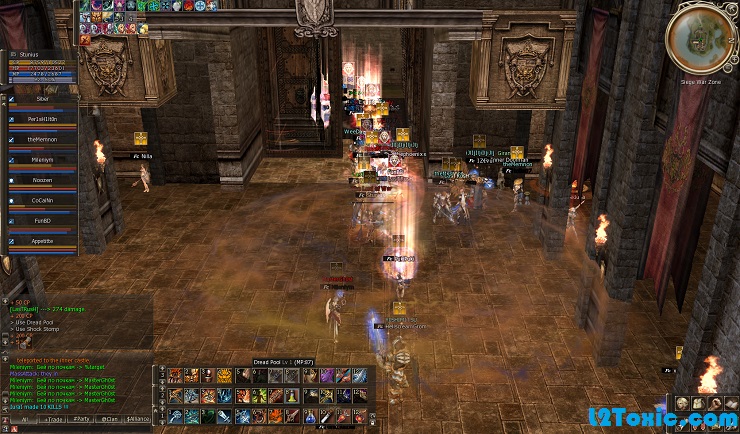Switch to the +Trade chat tab
Image resolution: width=740 pixels, height=434 pixels.
53,419
